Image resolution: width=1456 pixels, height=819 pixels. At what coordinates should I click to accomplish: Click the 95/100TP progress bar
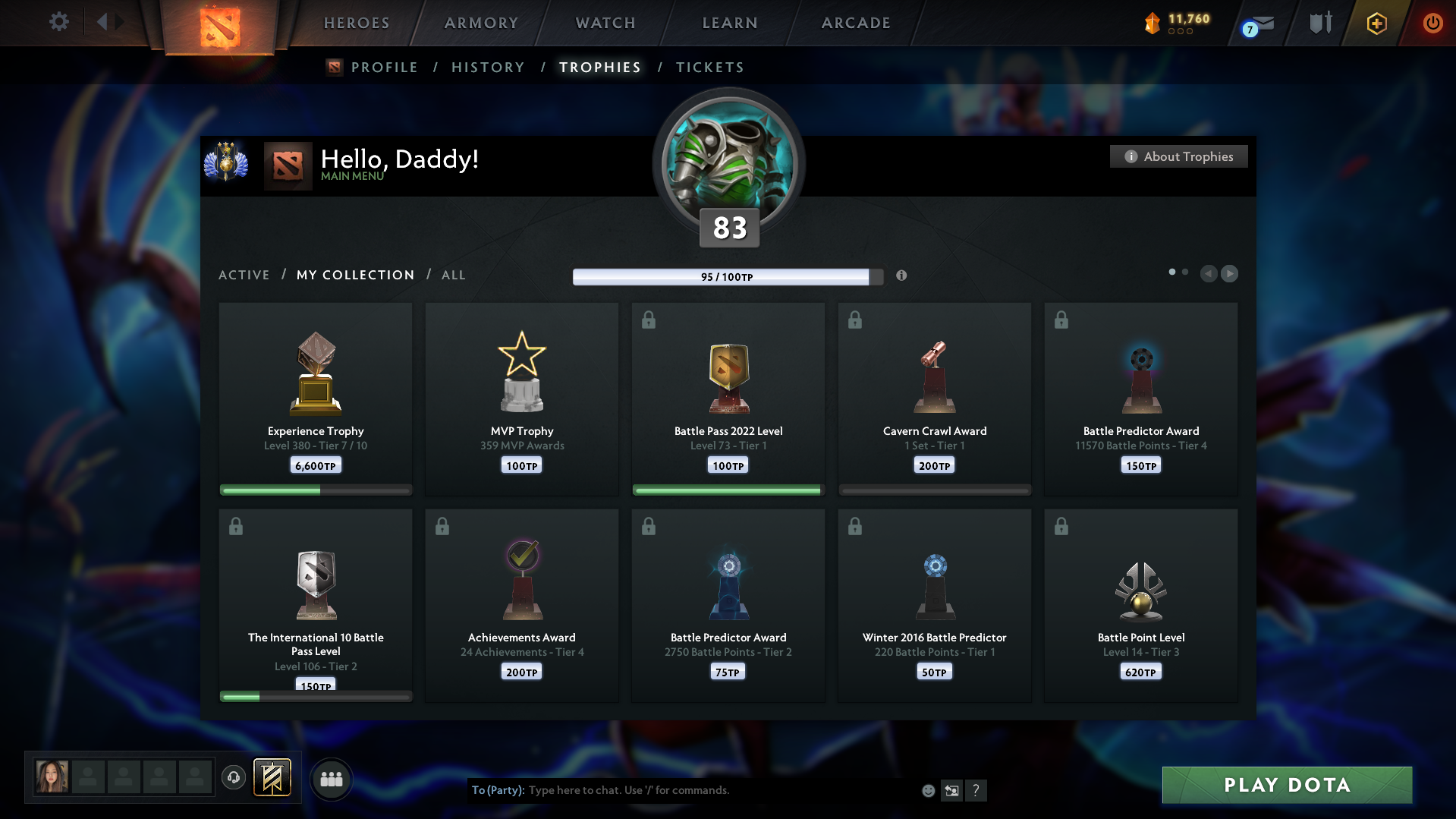[728, 277]
